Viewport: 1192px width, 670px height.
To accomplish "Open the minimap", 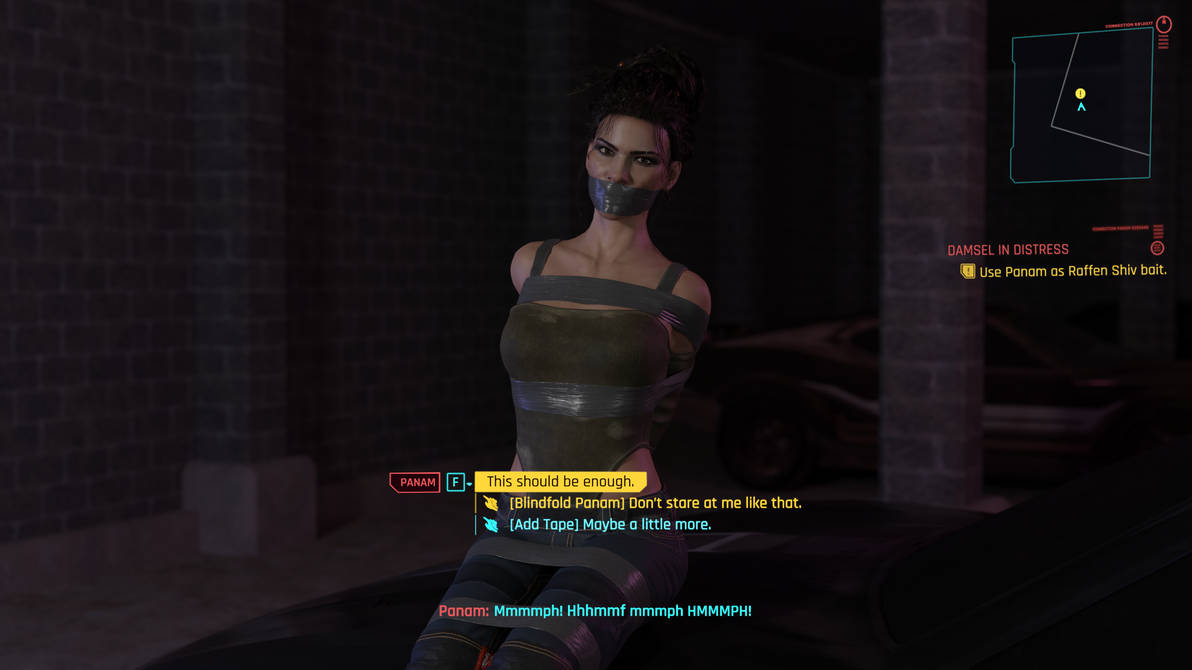I will pos(1082,105).
